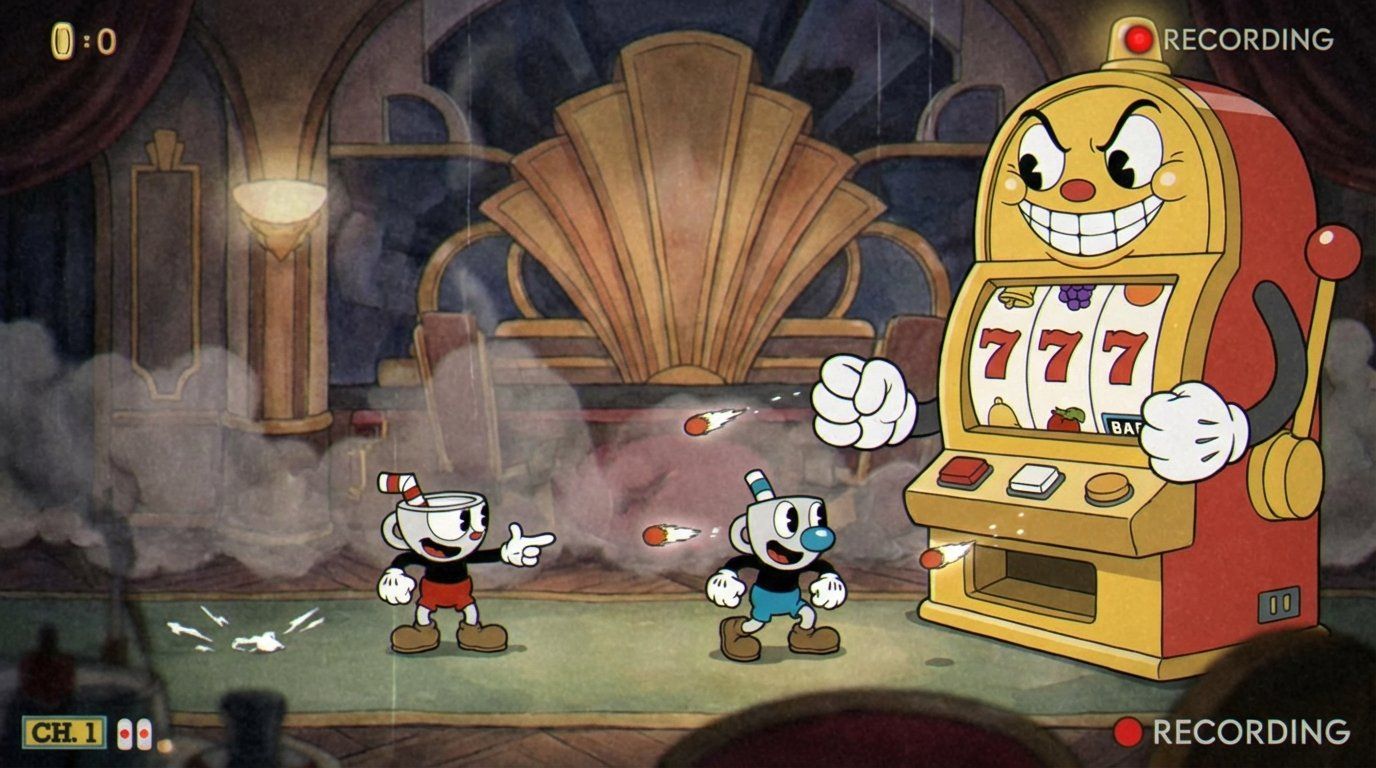This screenshot has height=768, width=1376.
Task: Open the coin payout slot at the machine base
Action: pos(1030,576)
